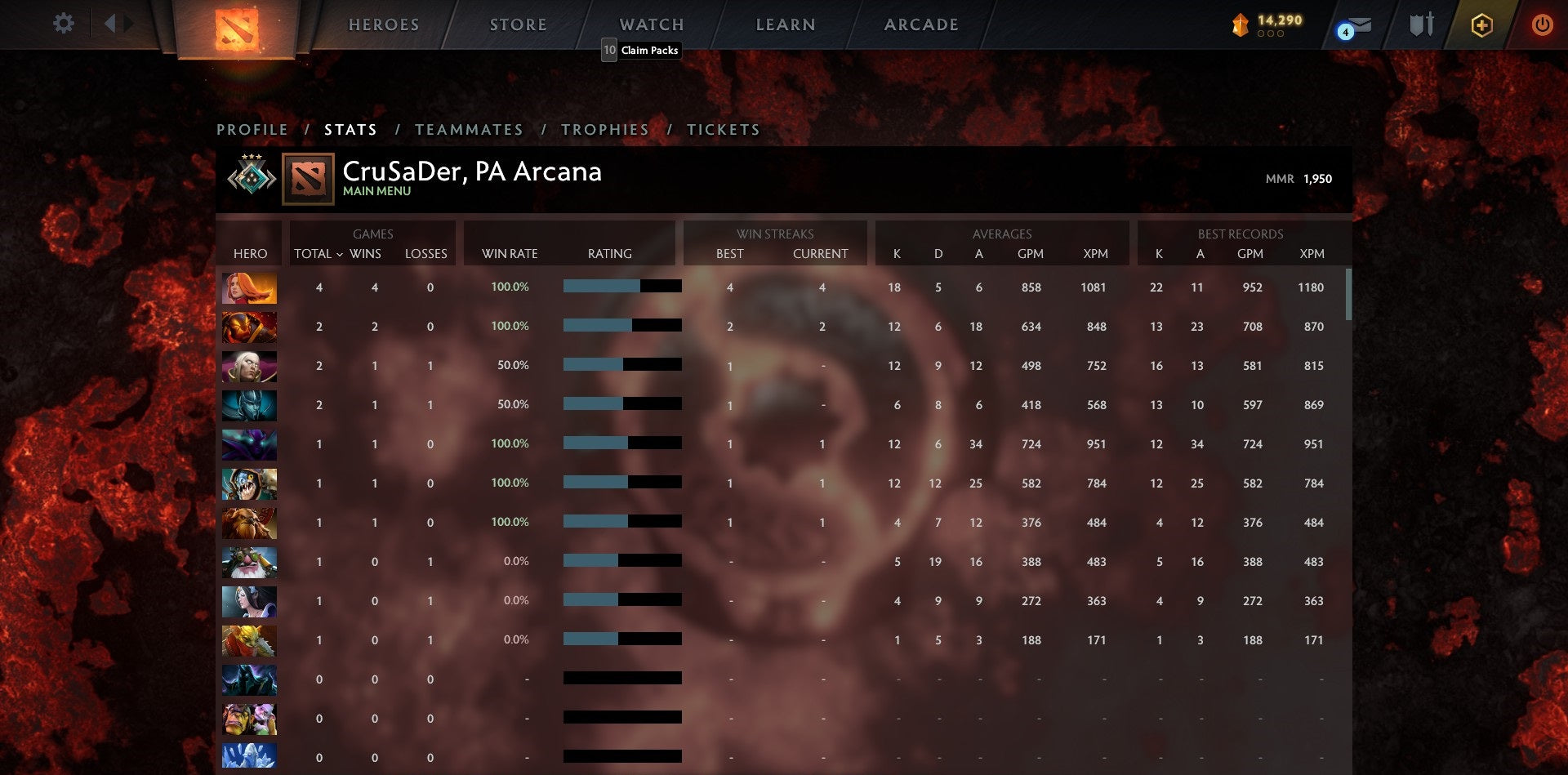Click the MAIN MENU link
This screenshot has width=1568, height=775.
pyautogui.click(x=376, y=190)
